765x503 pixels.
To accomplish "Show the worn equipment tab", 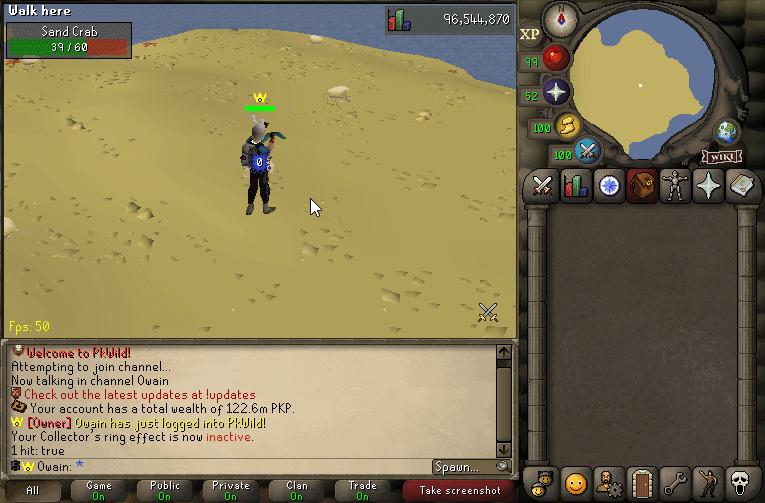I will coord(676,186).
